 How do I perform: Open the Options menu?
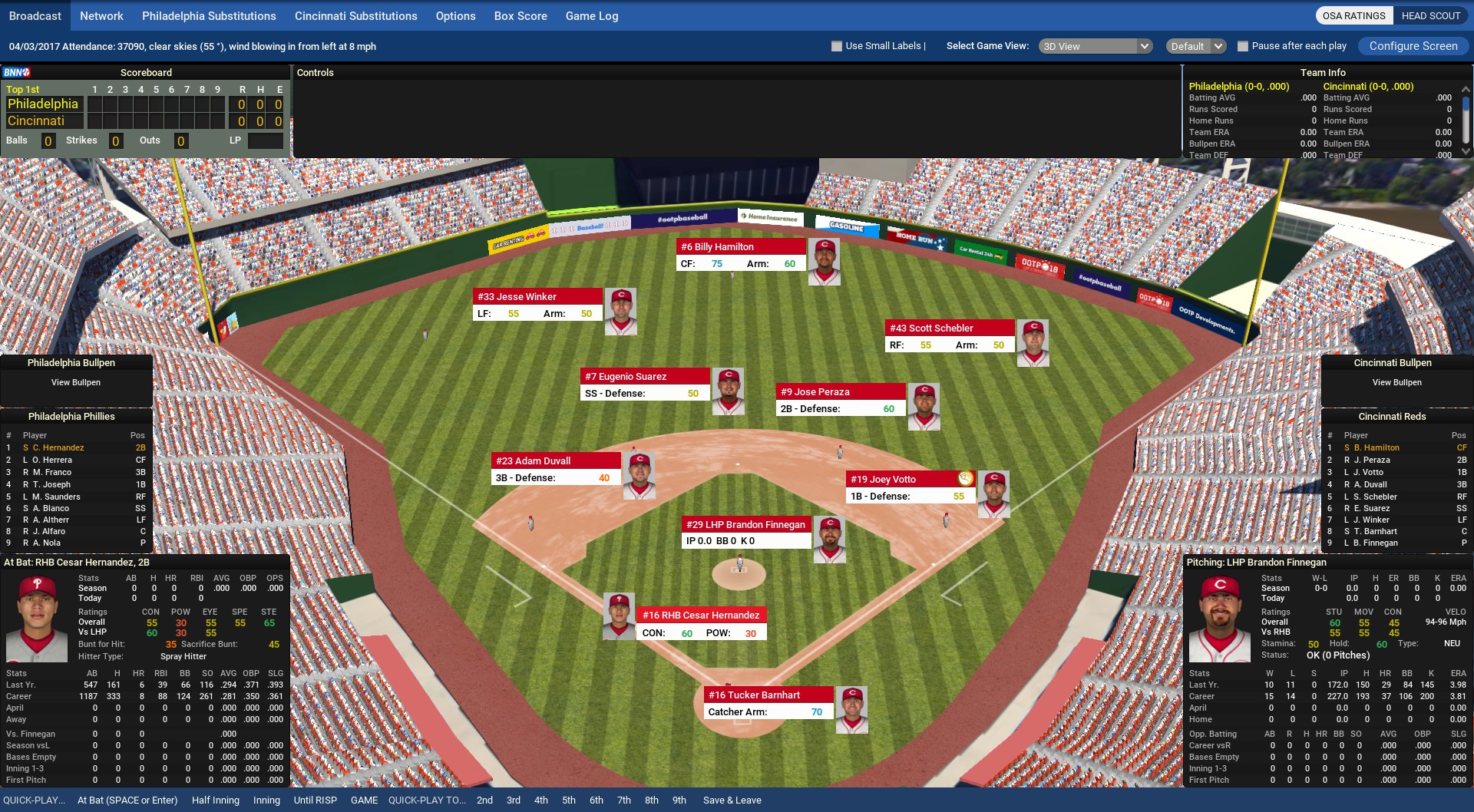[455, 16]
